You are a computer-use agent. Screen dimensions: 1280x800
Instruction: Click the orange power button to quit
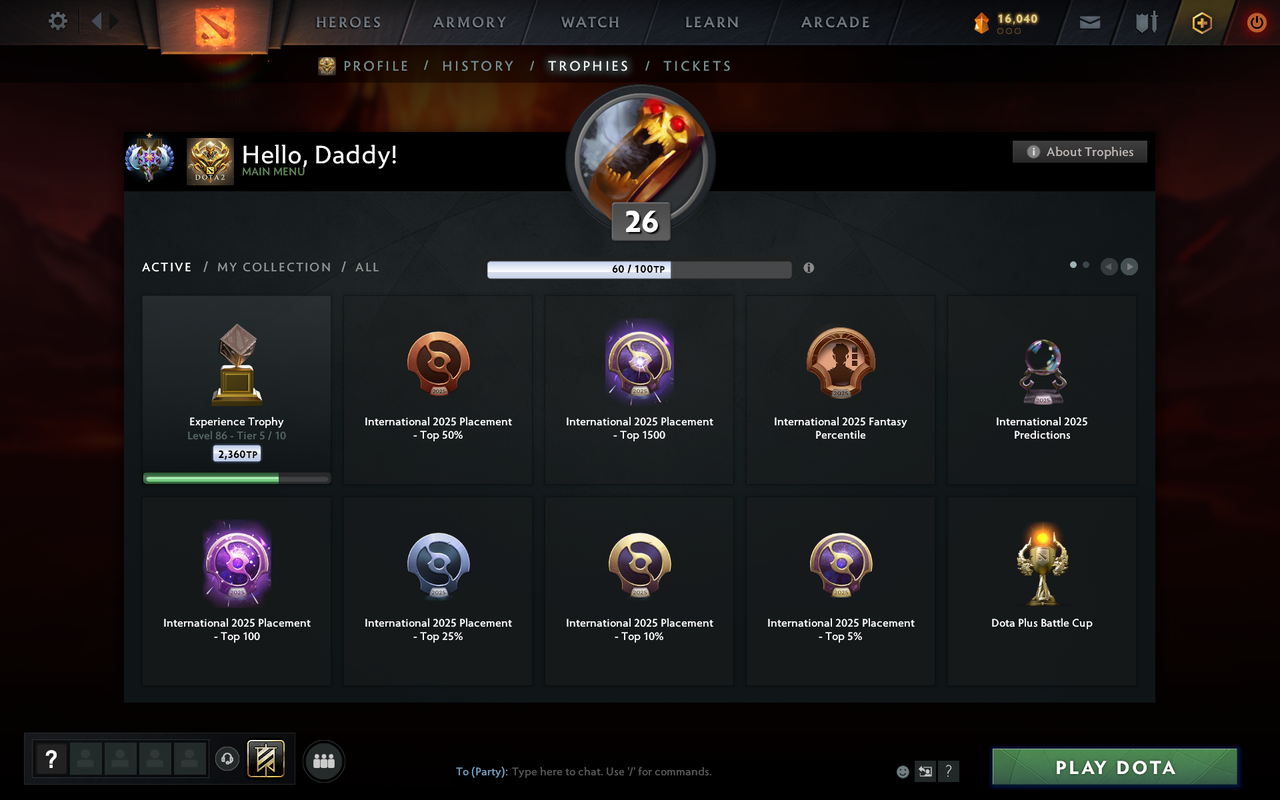[x=1256, y=22]
